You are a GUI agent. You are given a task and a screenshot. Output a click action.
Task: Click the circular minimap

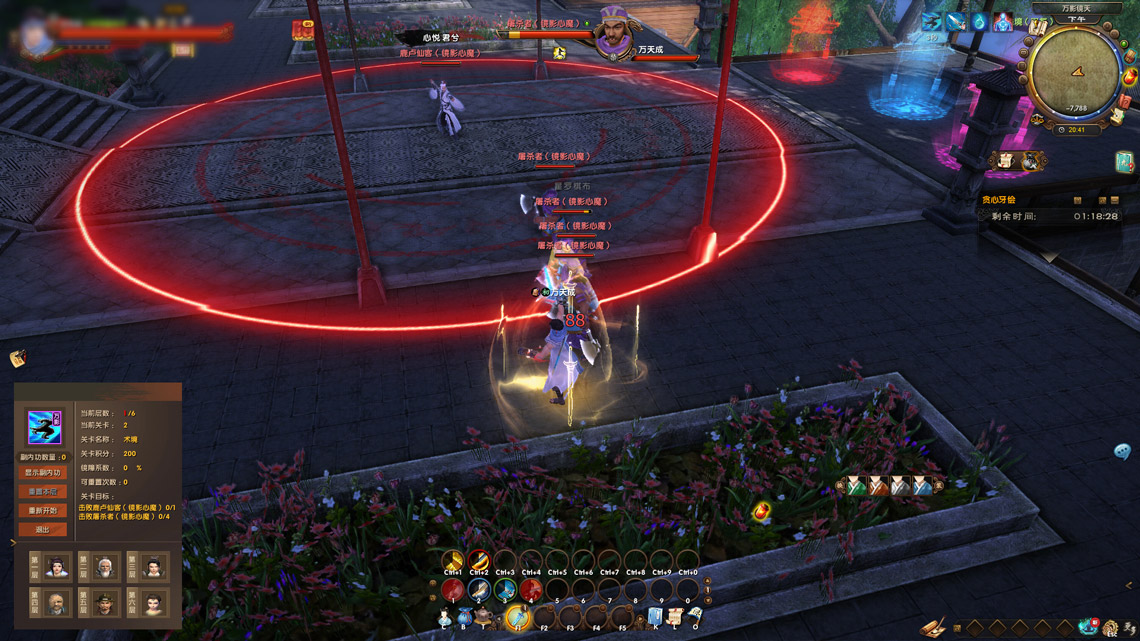coord(1075,75)
